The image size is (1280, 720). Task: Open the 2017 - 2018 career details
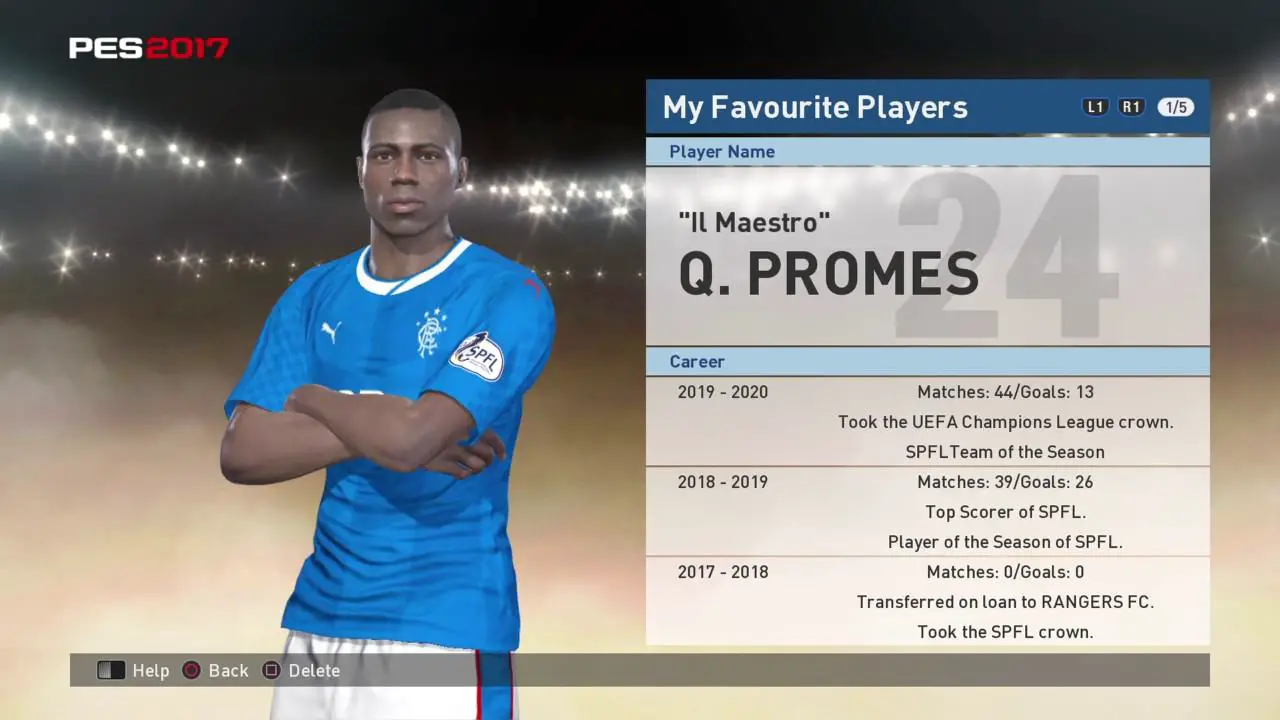click(723, 572)
